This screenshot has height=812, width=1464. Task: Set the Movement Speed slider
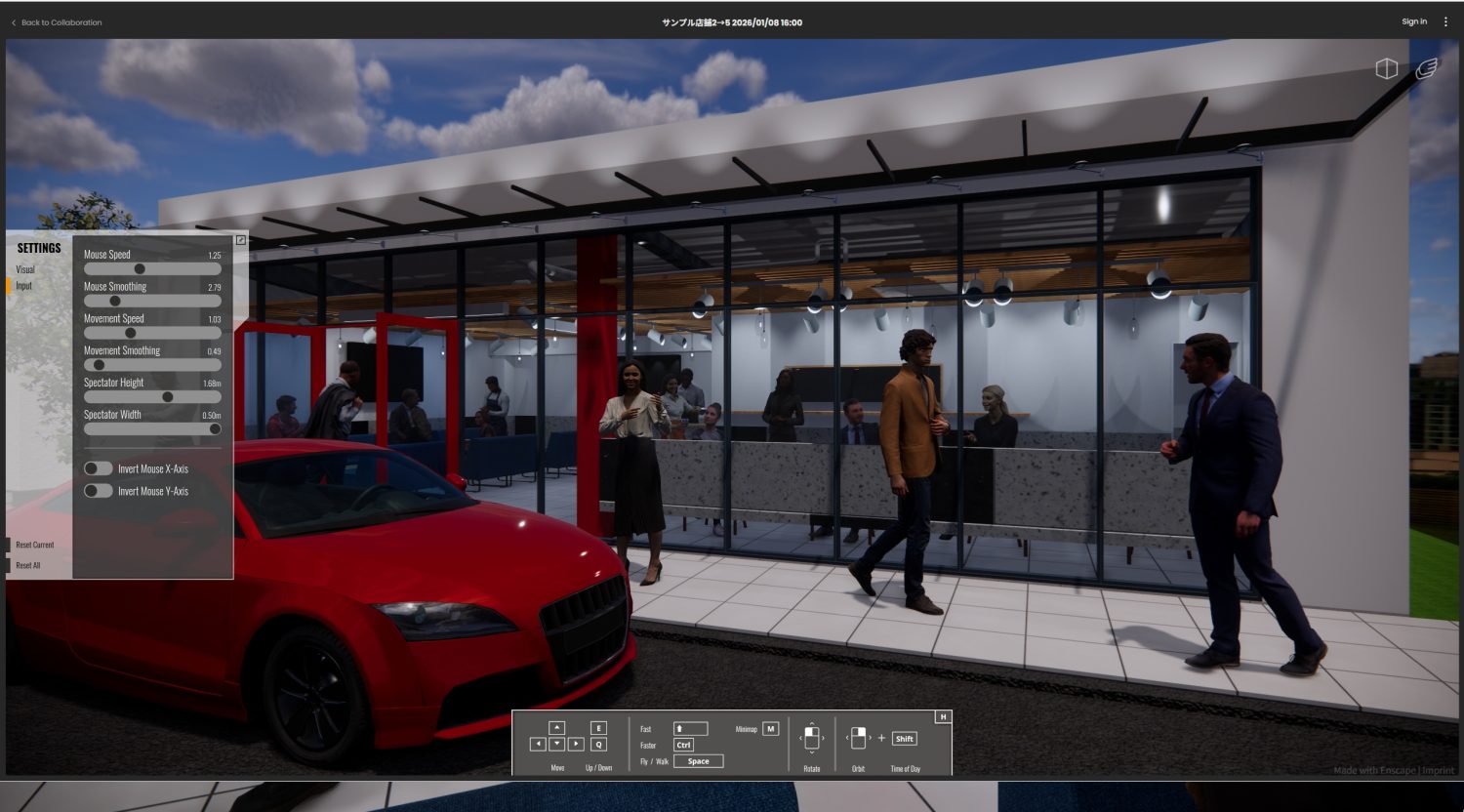pyautogui.click(x=130, y=333)
